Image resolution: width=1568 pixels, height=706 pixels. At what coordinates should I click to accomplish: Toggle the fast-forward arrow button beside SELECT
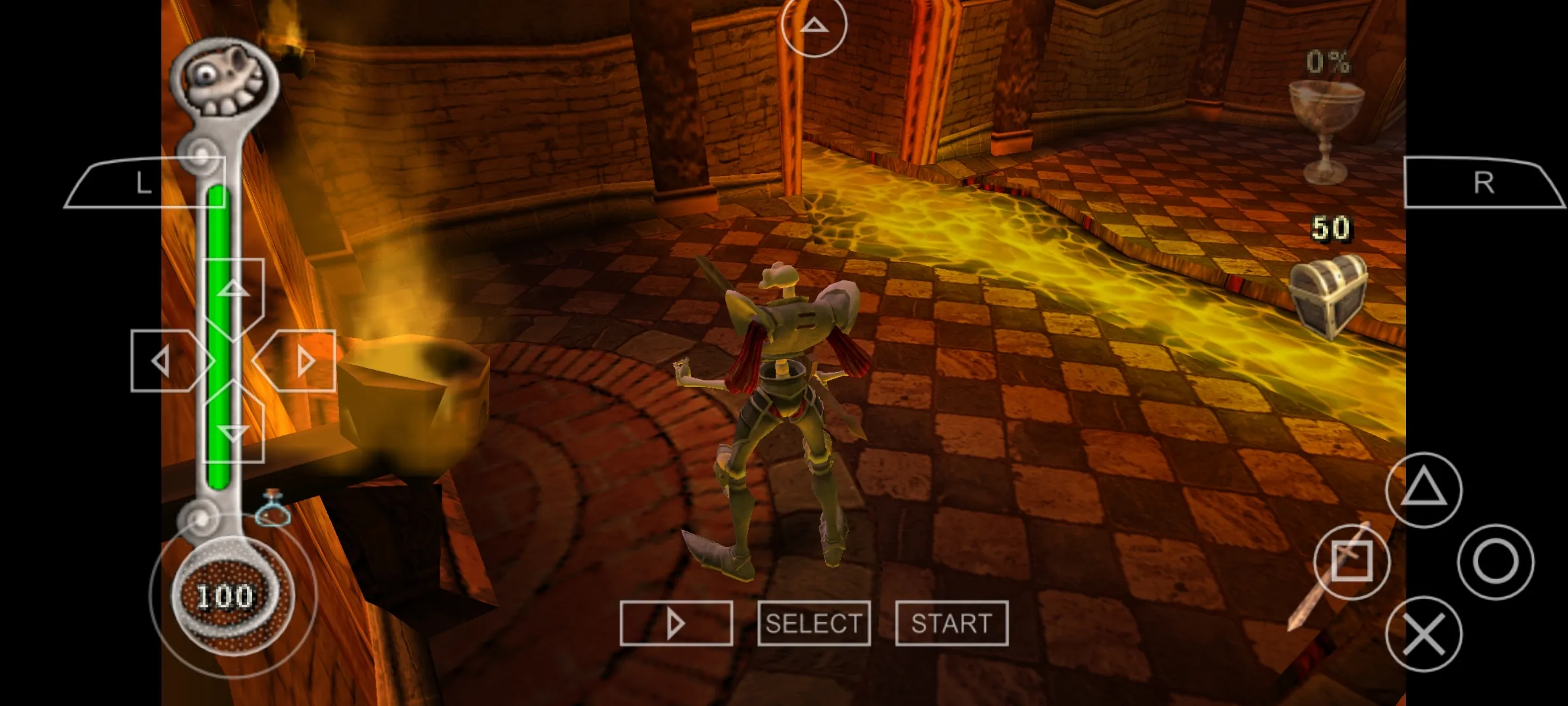pyautogui.click(x=676, y=624)
